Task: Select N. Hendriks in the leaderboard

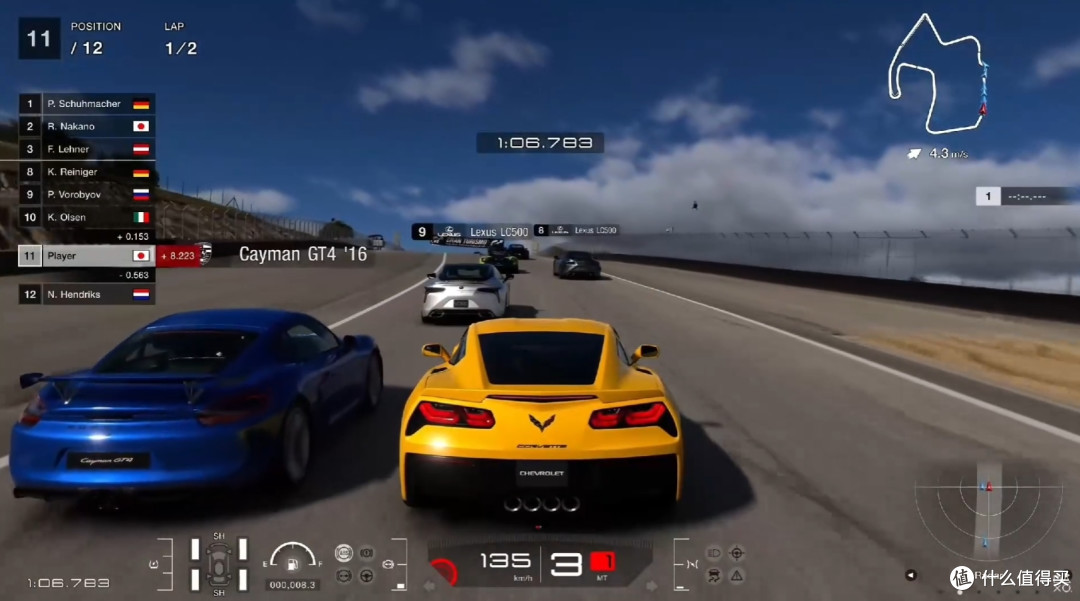Action: 87,295
